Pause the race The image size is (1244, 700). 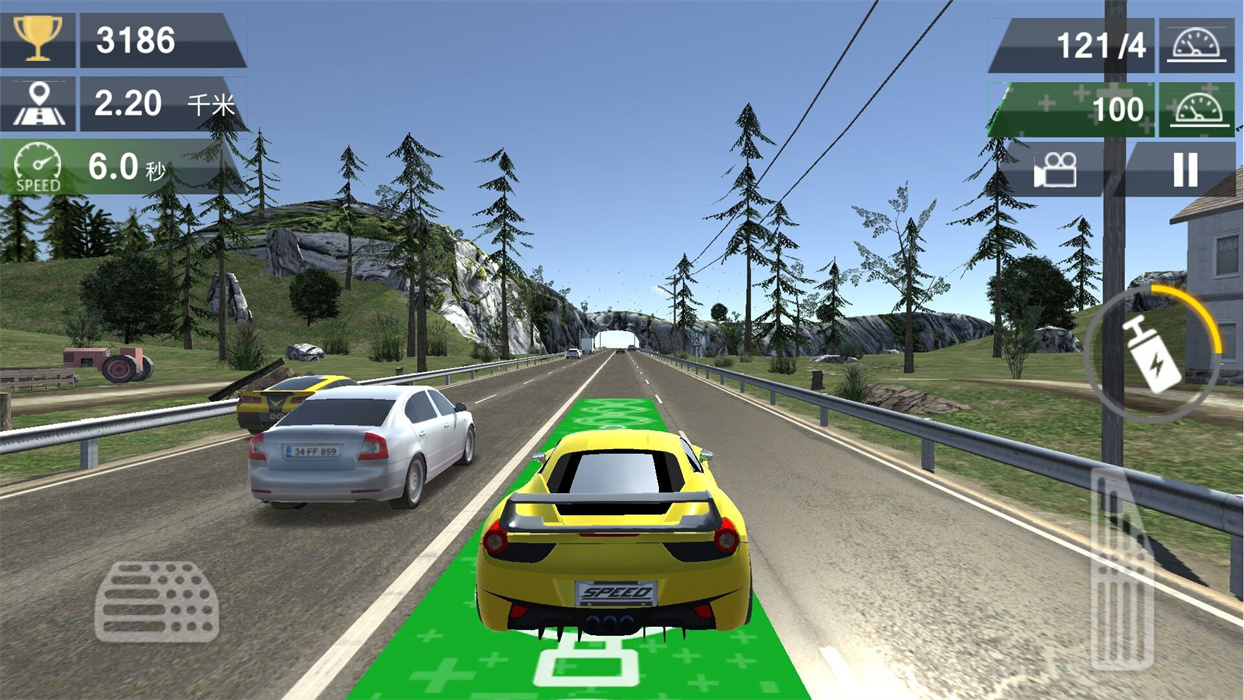[1185, 170]
